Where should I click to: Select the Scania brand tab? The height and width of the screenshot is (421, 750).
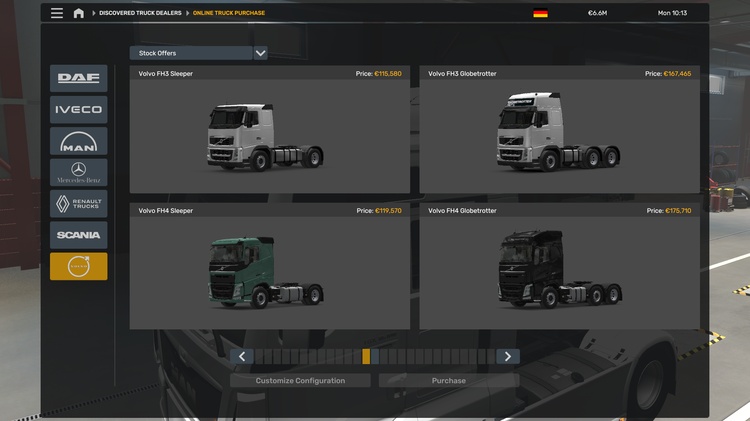(78, 235)
